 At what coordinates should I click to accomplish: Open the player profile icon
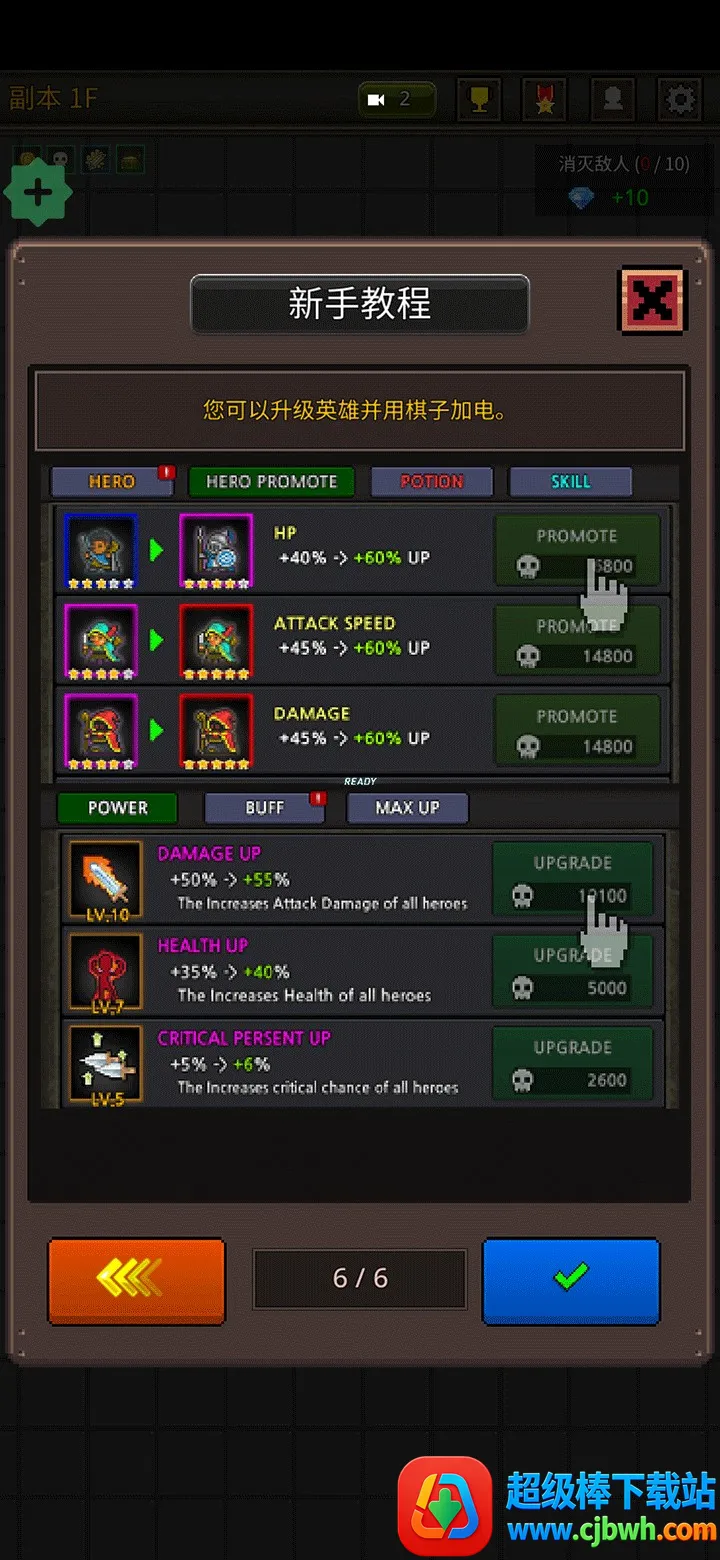tap(612, 99)
